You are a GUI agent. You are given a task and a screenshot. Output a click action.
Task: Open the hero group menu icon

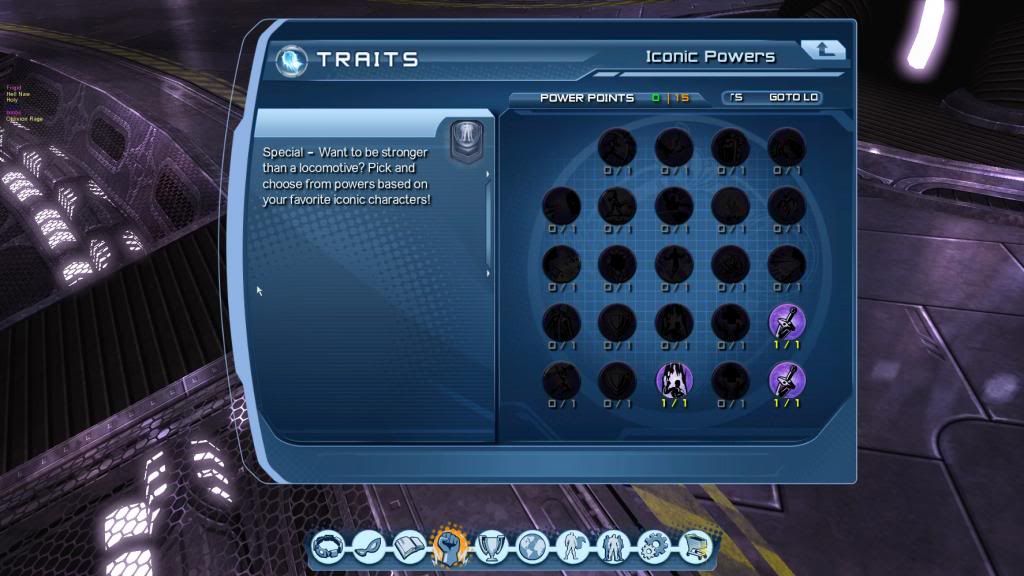click(x=613, y=546)
